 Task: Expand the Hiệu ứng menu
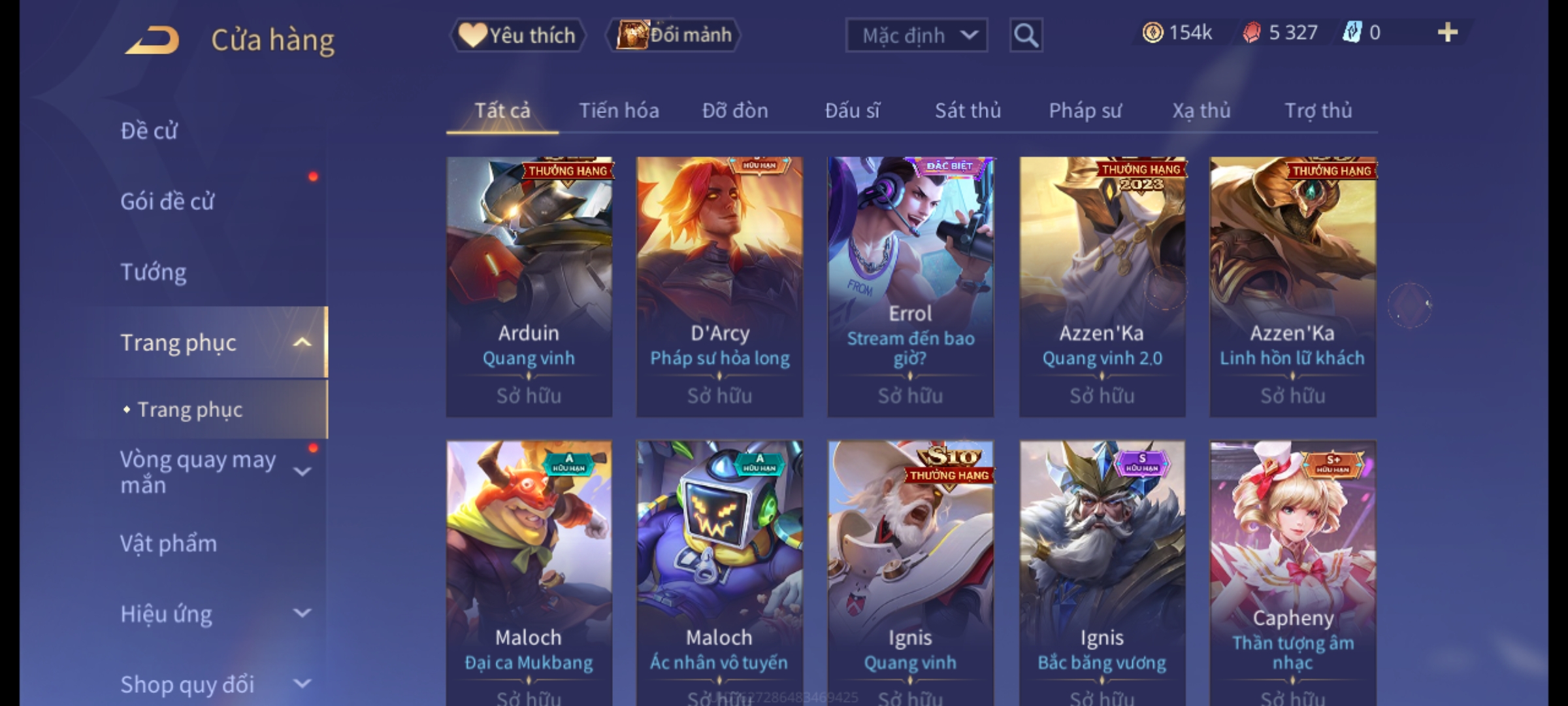(x=209, y=614)
